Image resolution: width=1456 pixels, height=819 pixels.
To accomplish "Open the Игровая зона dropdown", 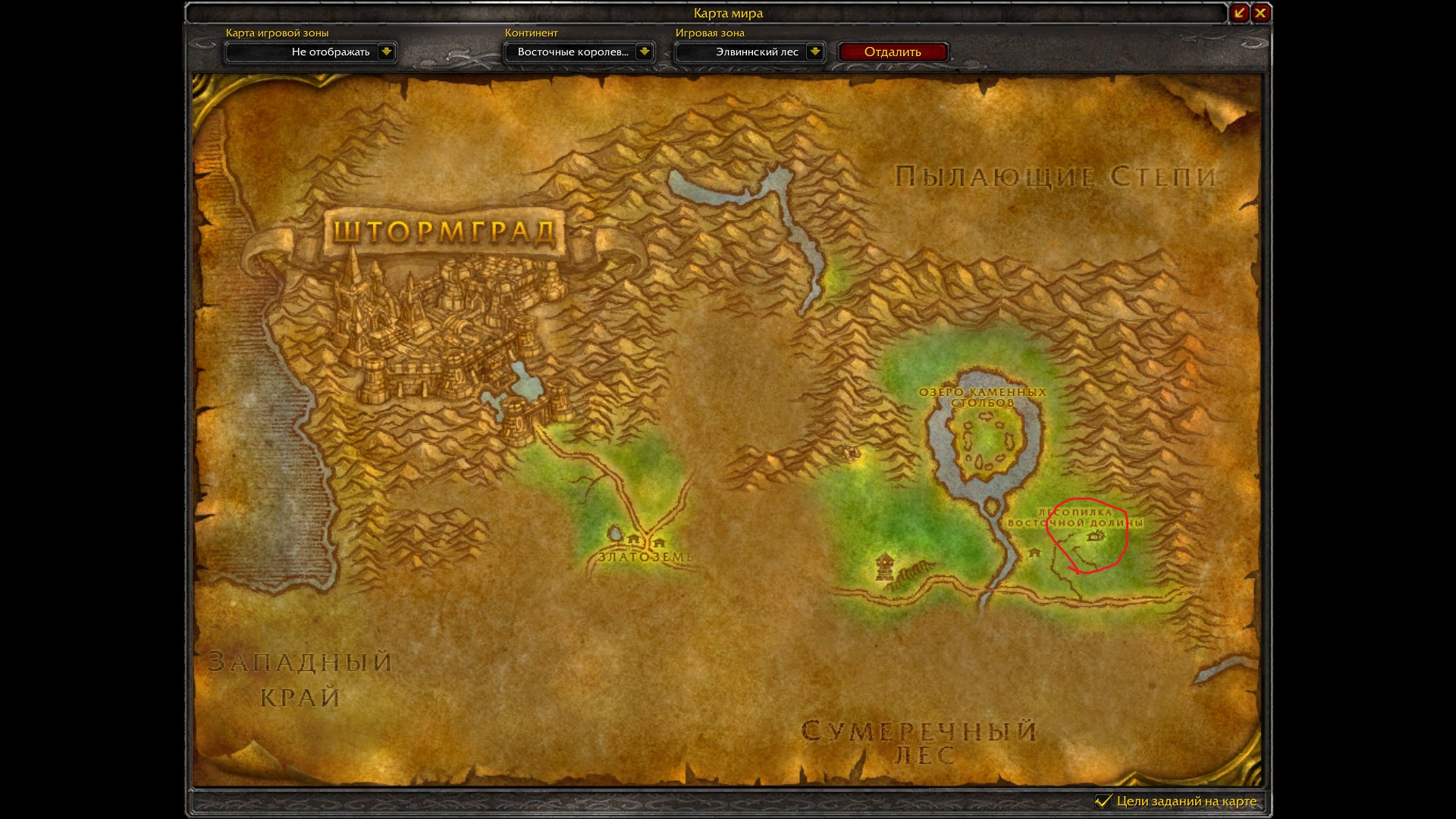I will pyautogui.click(x=814, y=52).
